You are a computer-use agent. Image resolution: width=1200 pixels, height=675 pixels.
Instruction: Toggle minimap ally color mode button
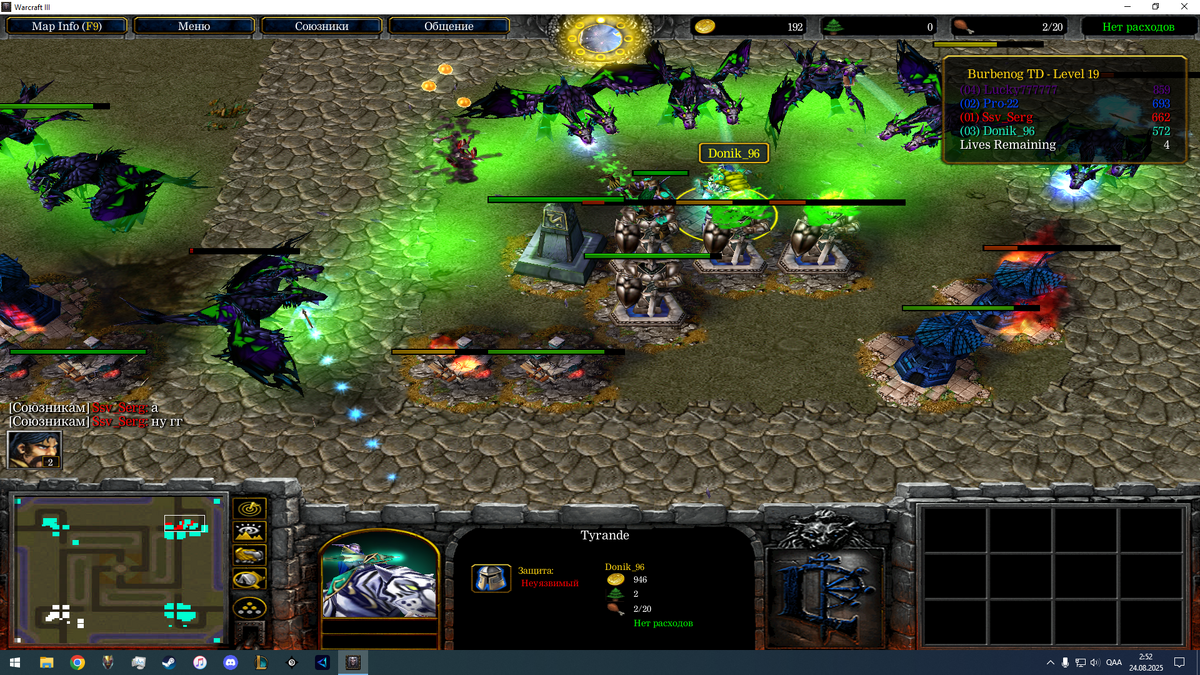pyautogui.click(x=249, y=556)
